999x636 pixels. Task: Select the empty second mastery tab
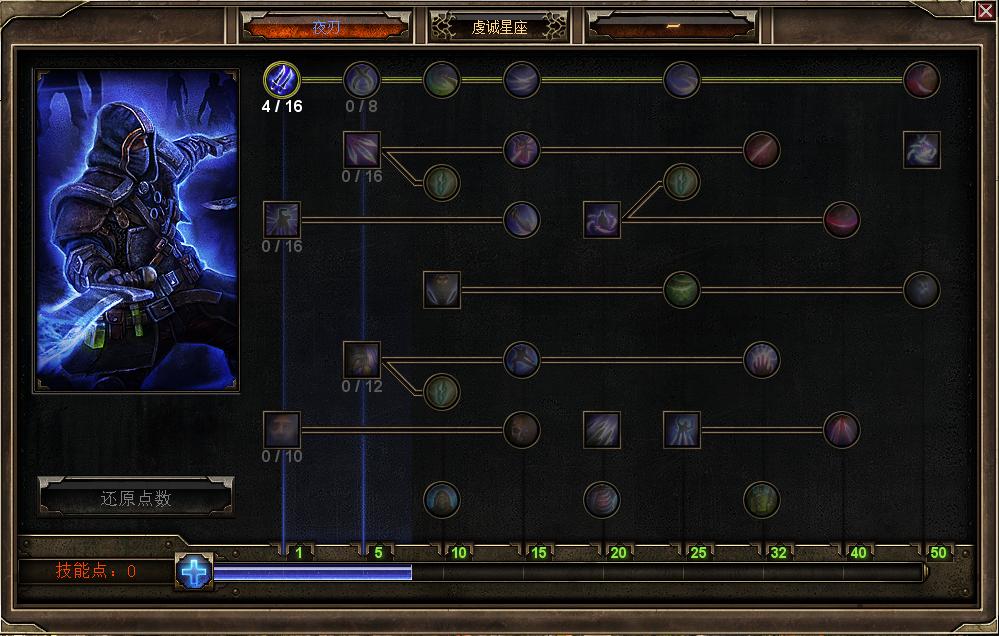click(x=672, y=27)
